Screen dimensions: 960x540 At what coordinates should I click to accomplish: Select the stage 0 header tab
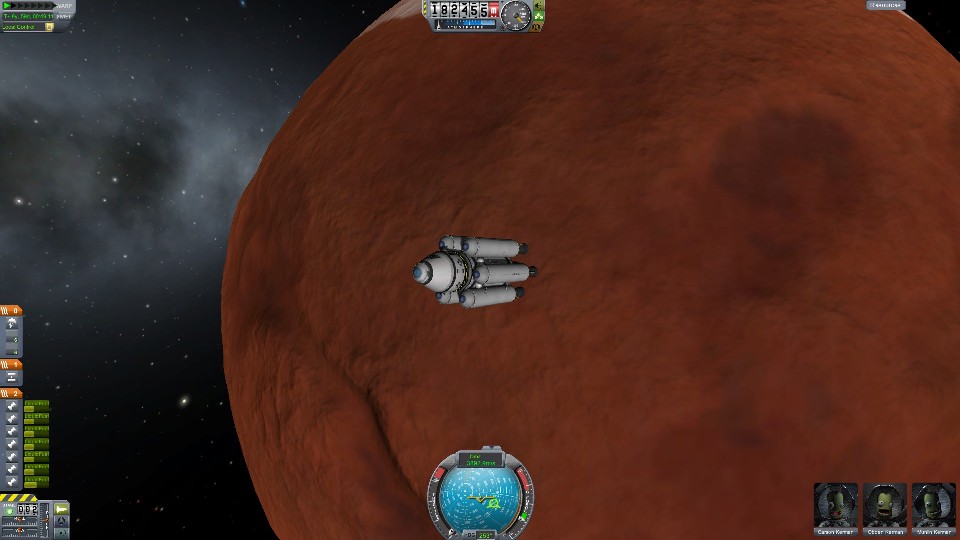11,311
